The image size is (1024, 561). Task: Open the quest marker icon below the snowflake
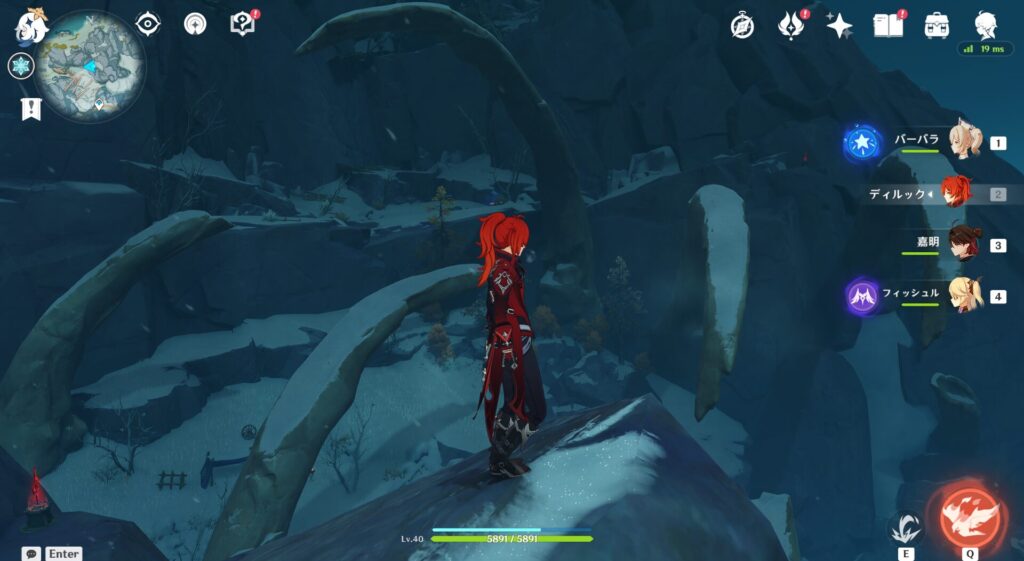click(x=30, y=108)
